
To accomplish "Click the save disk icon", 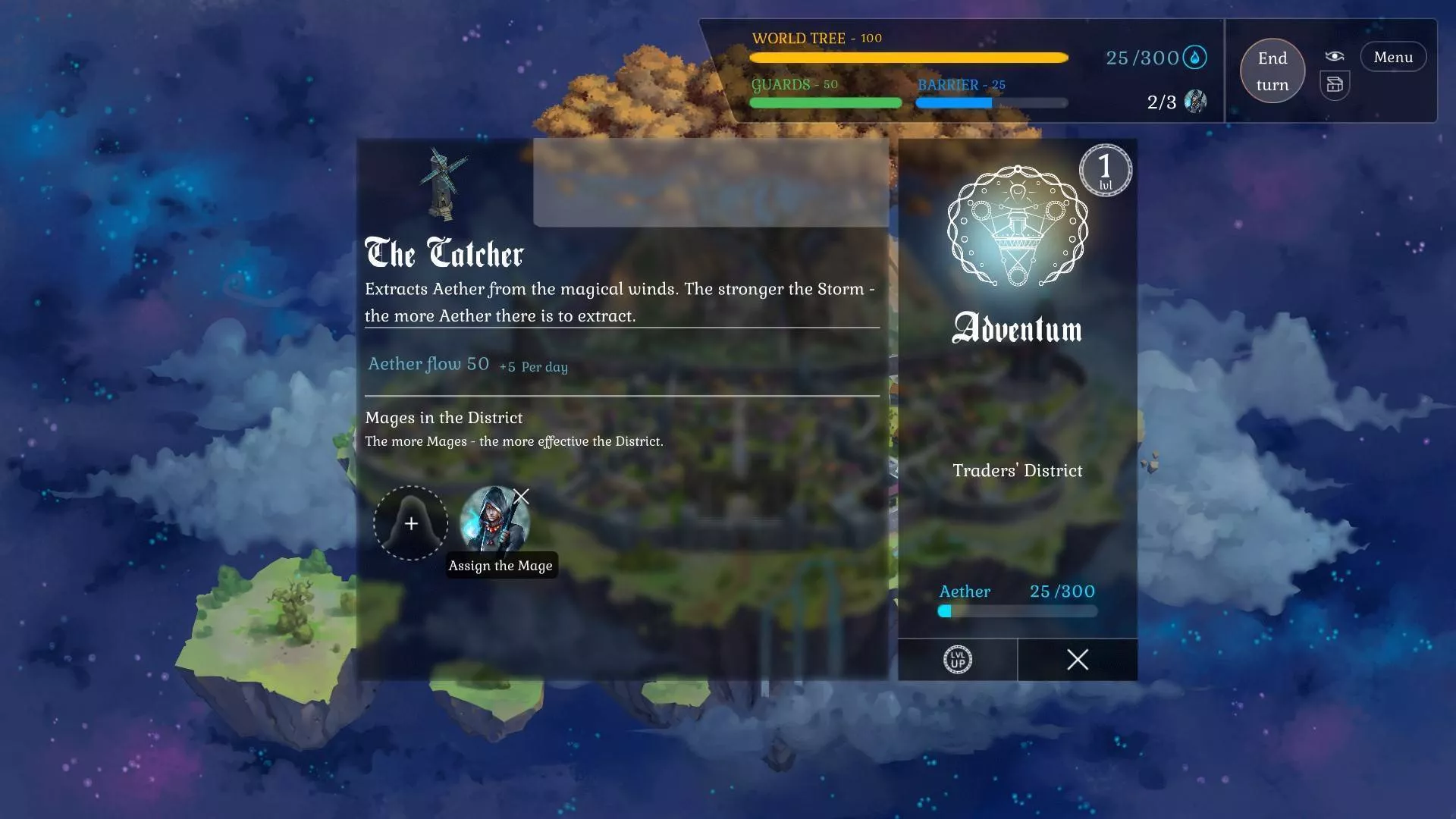I will point(1335,85).
